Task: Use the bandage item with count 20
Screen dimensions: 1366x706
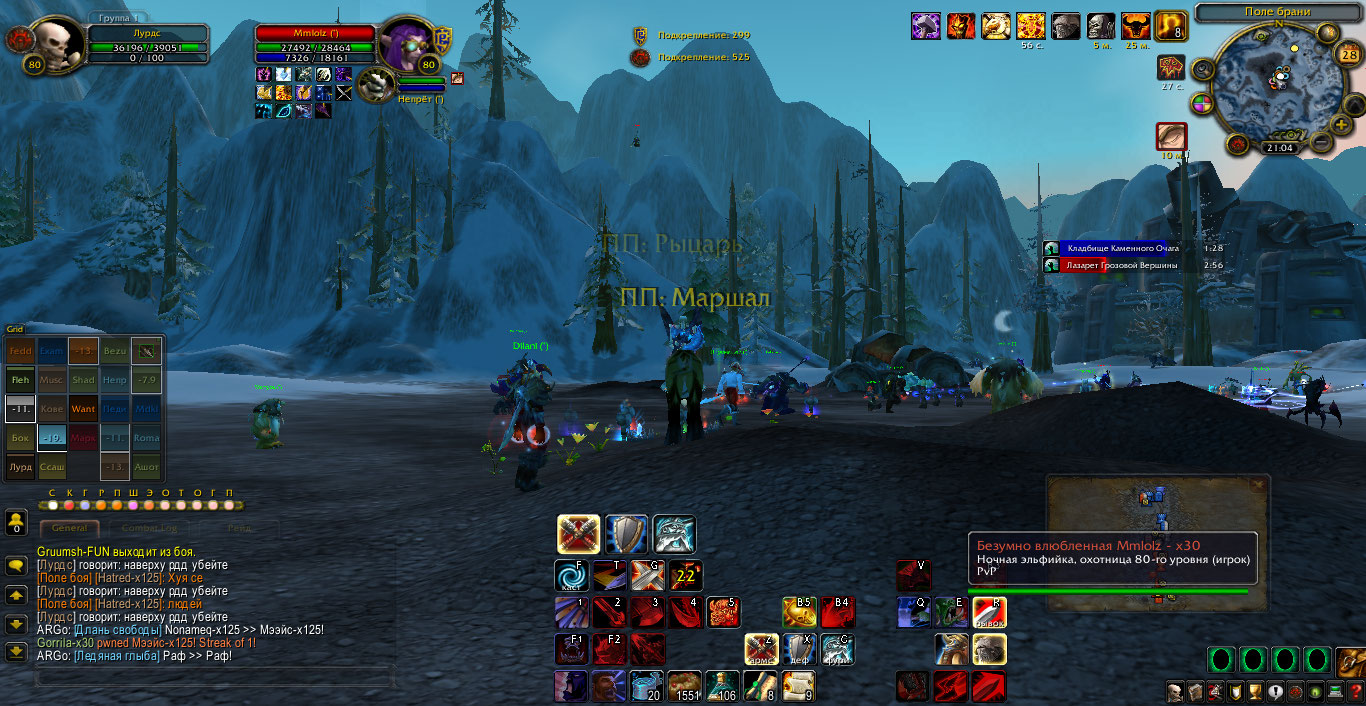Action: pyautogui.click(x=647, y=686)
